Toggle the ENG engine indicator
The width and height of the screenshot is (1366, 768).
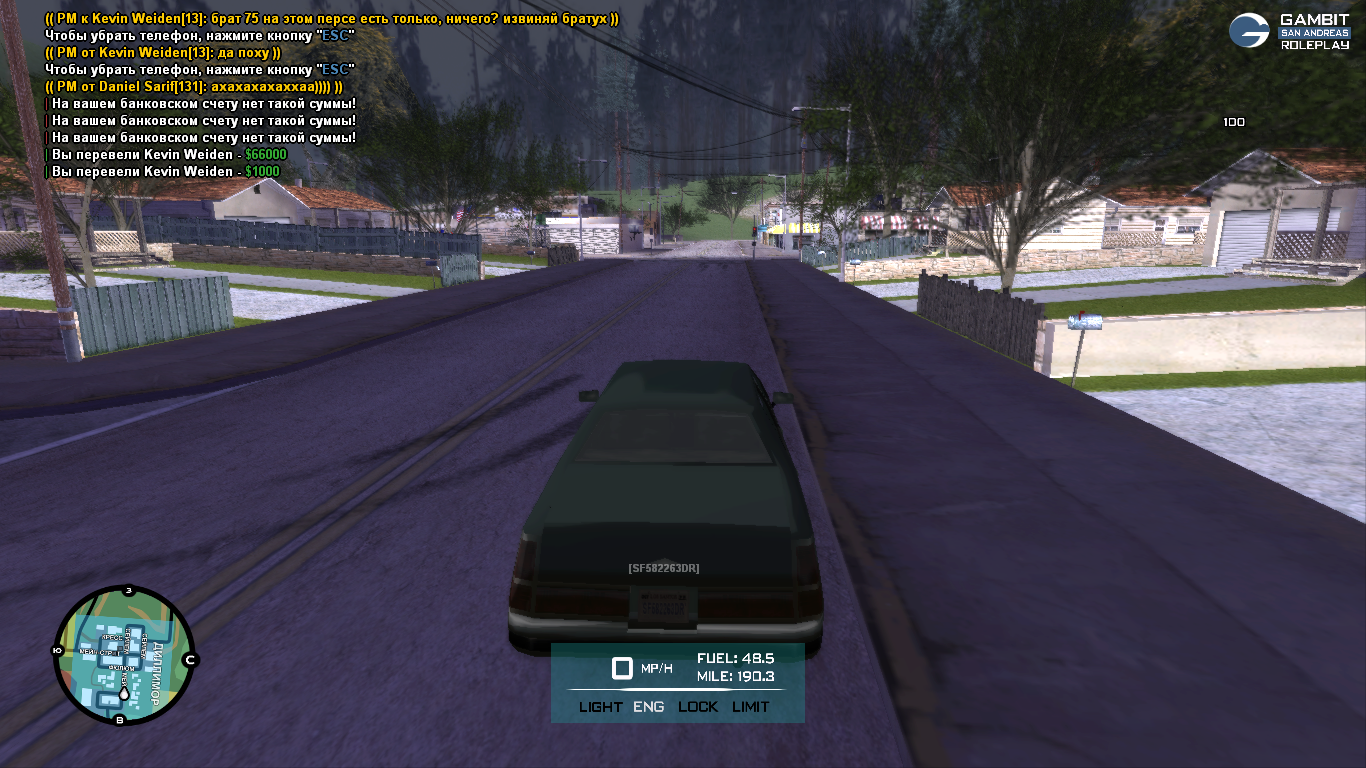[649, 707]
